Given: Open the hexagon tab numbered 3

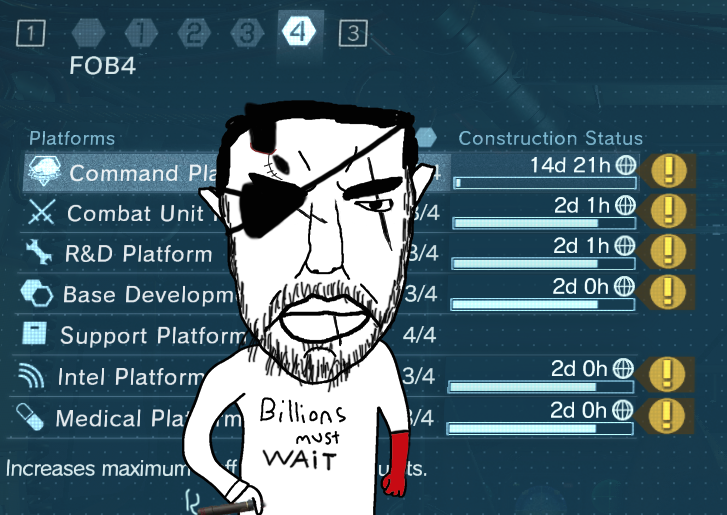Looking at the screenshot, I should tap(246, 33).
